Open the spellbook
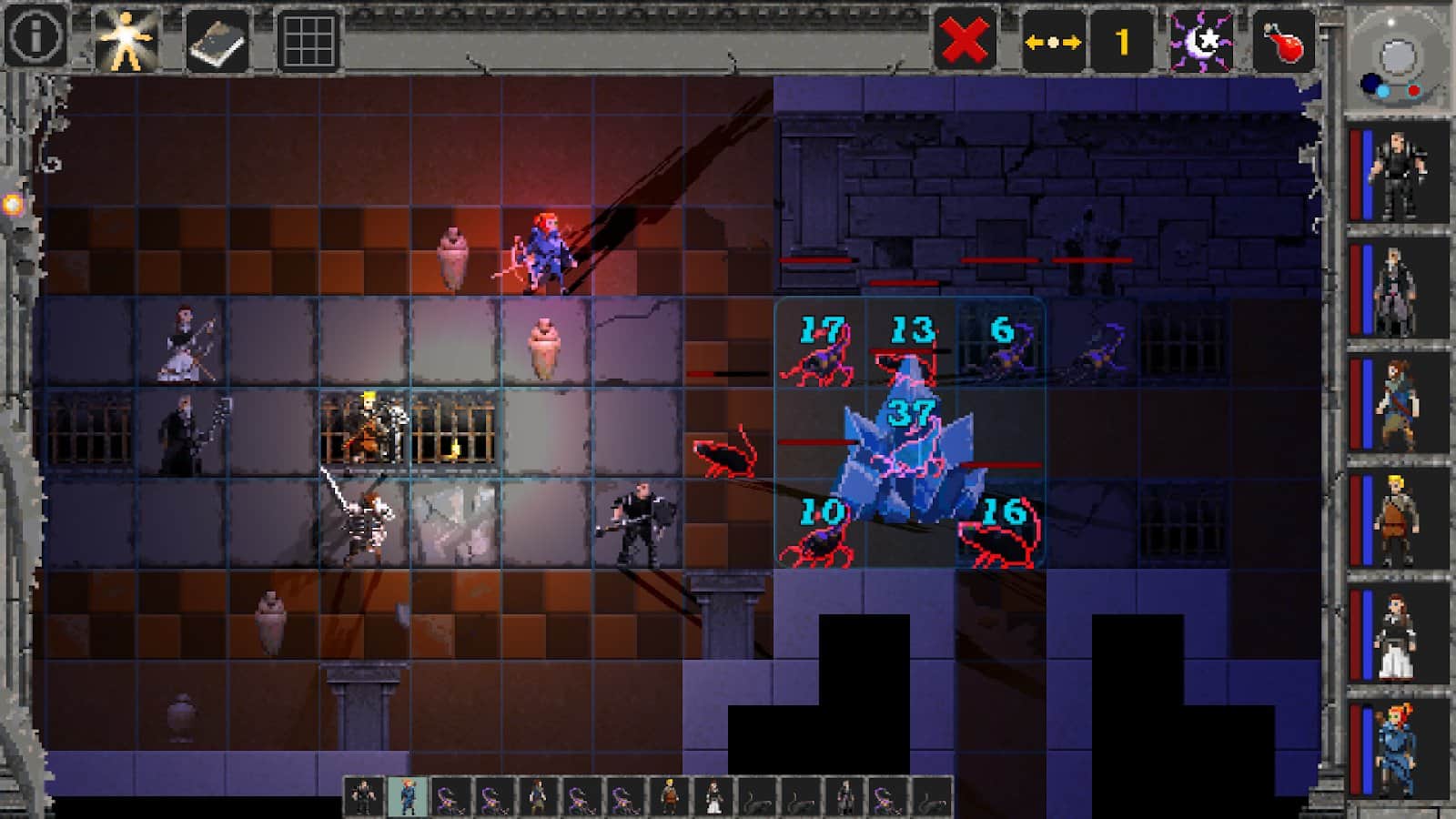Viewport: 1456px width, 819px height. (217, 39)
